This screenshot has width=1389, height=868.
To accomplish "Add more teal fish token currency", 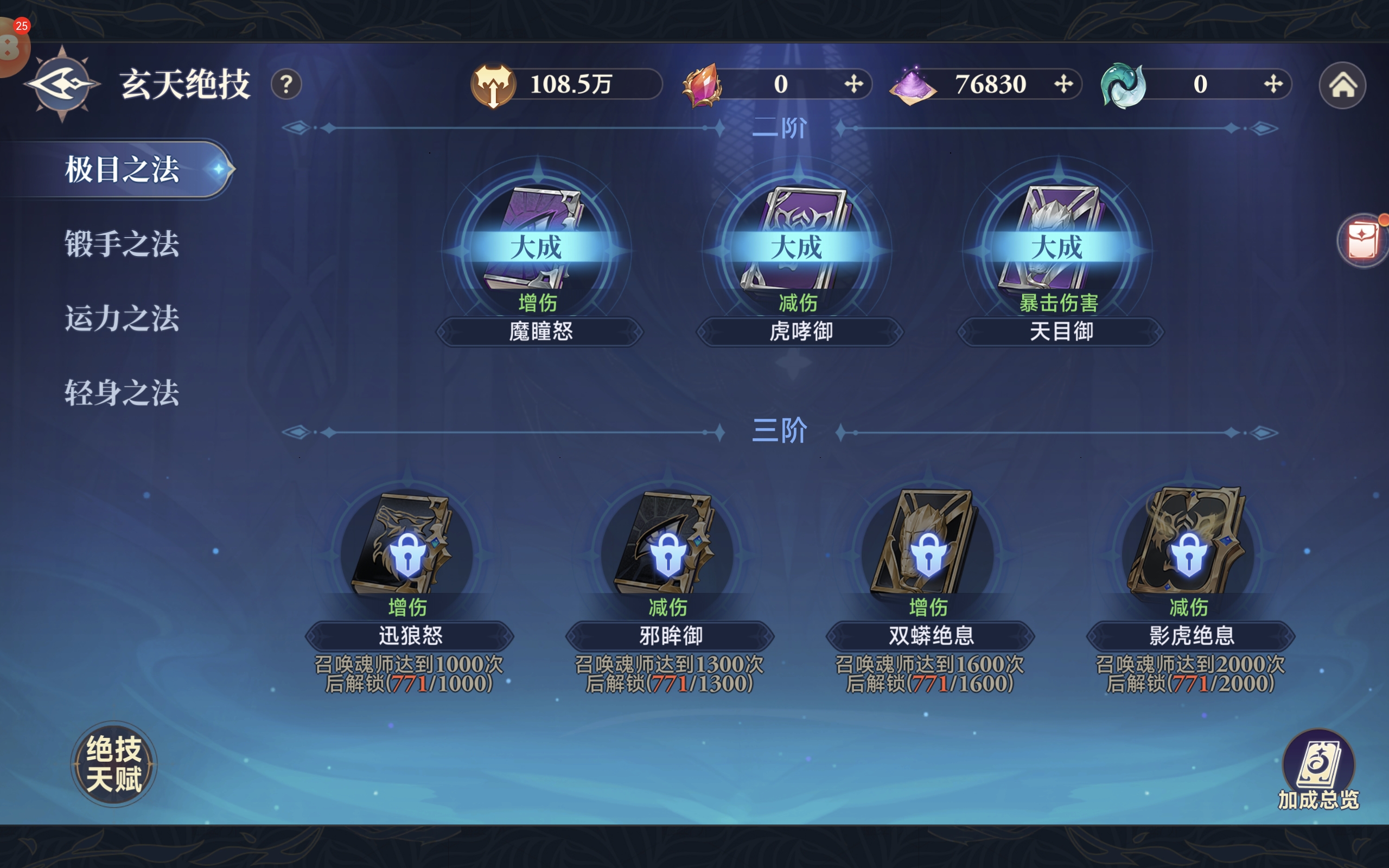I will pos(1273,84).
